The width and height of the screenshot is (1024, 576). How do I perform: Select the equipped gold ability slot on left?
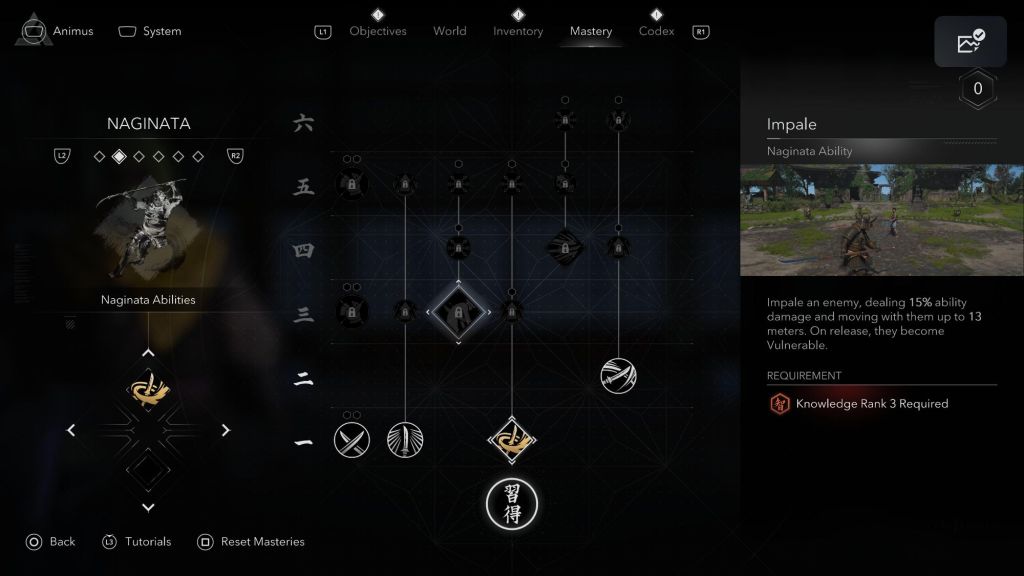click(x=148, y=390)
